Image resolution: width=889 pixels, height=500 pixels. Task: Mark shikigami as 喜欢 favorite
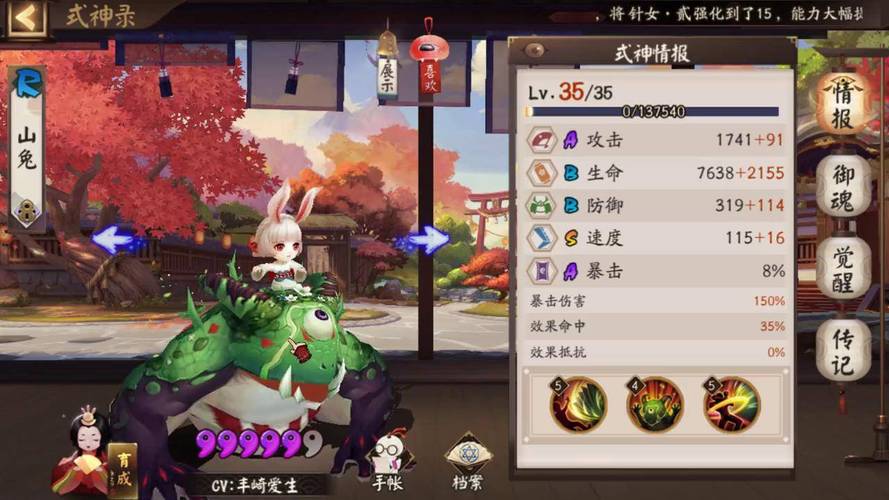click(429, 68)
